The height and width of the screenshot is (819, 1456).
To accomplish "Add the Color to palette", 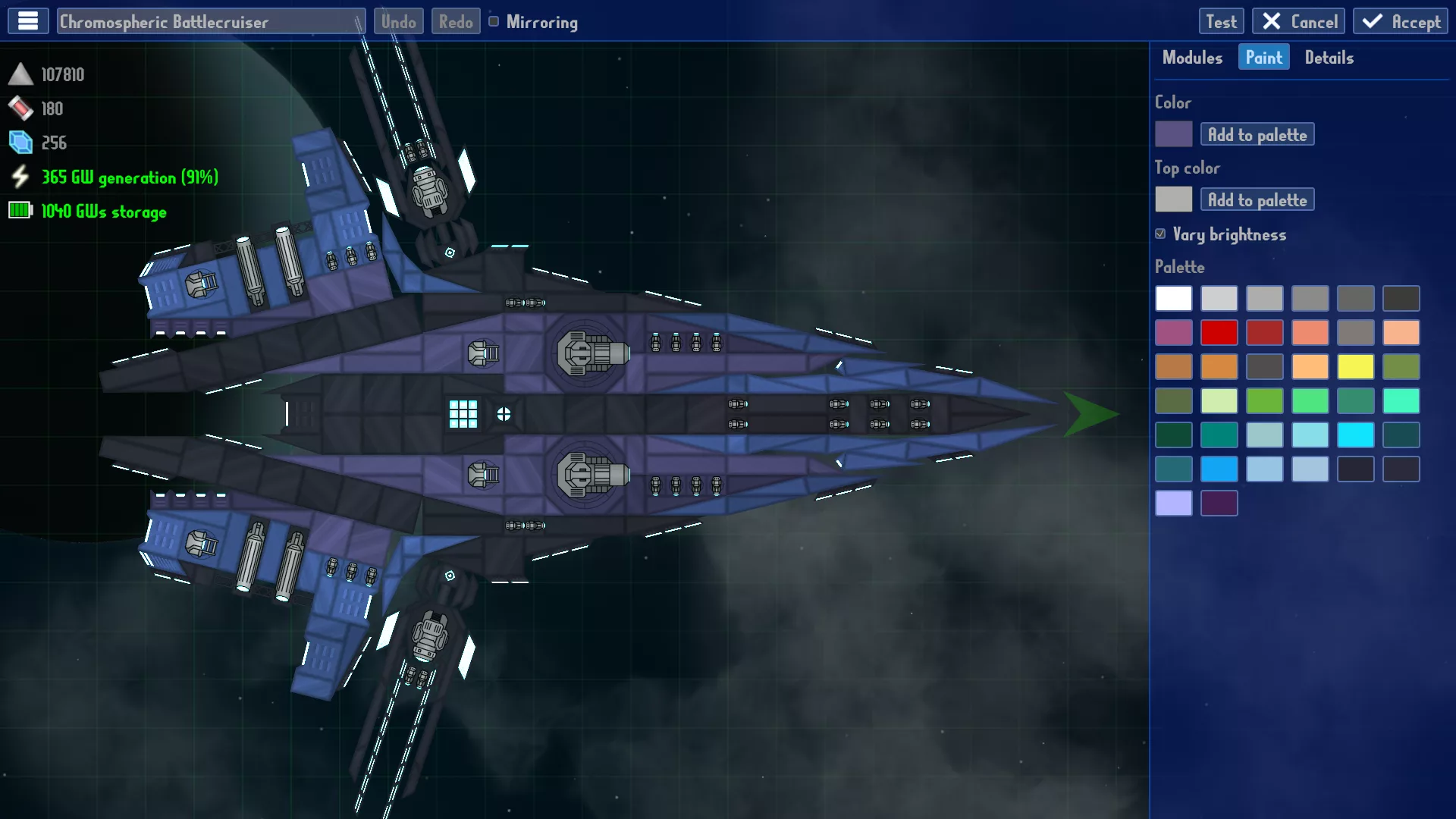I will (1257, 134).
